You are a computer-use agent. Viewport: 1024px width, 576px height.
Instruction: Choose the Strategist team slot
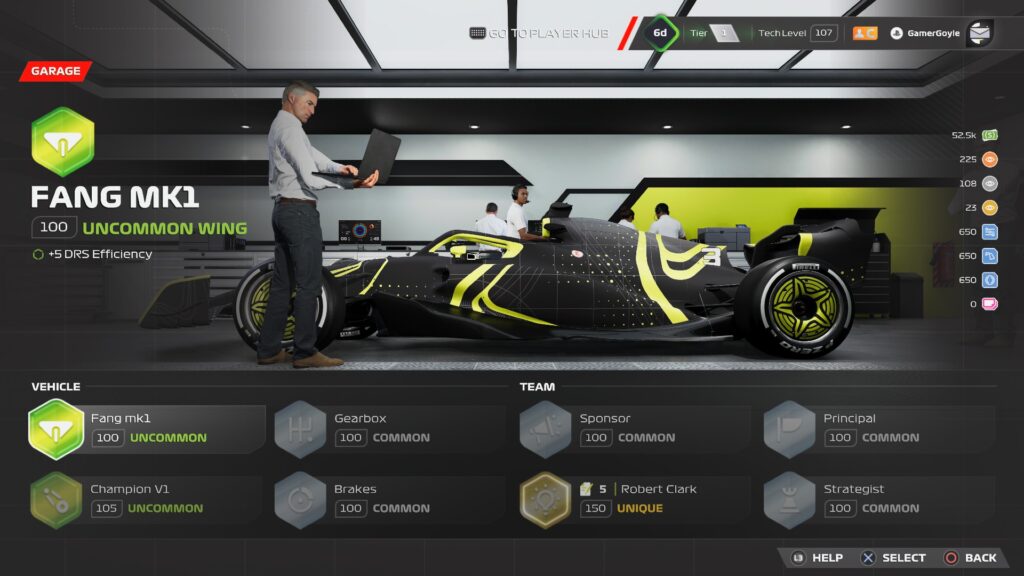[x=878, y=500]
